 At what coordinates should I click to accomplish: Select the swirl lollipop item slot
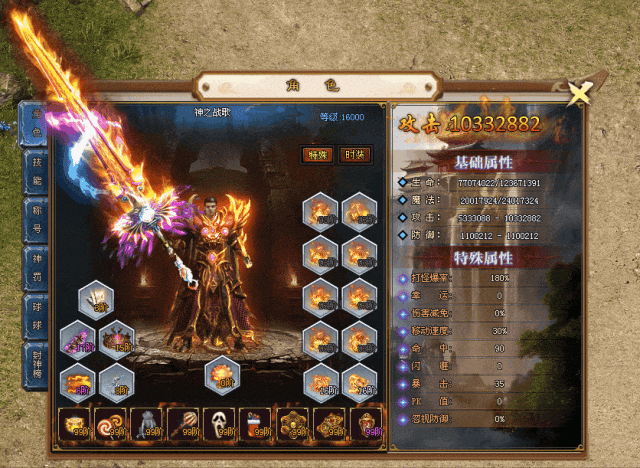(x=110, y=424)
